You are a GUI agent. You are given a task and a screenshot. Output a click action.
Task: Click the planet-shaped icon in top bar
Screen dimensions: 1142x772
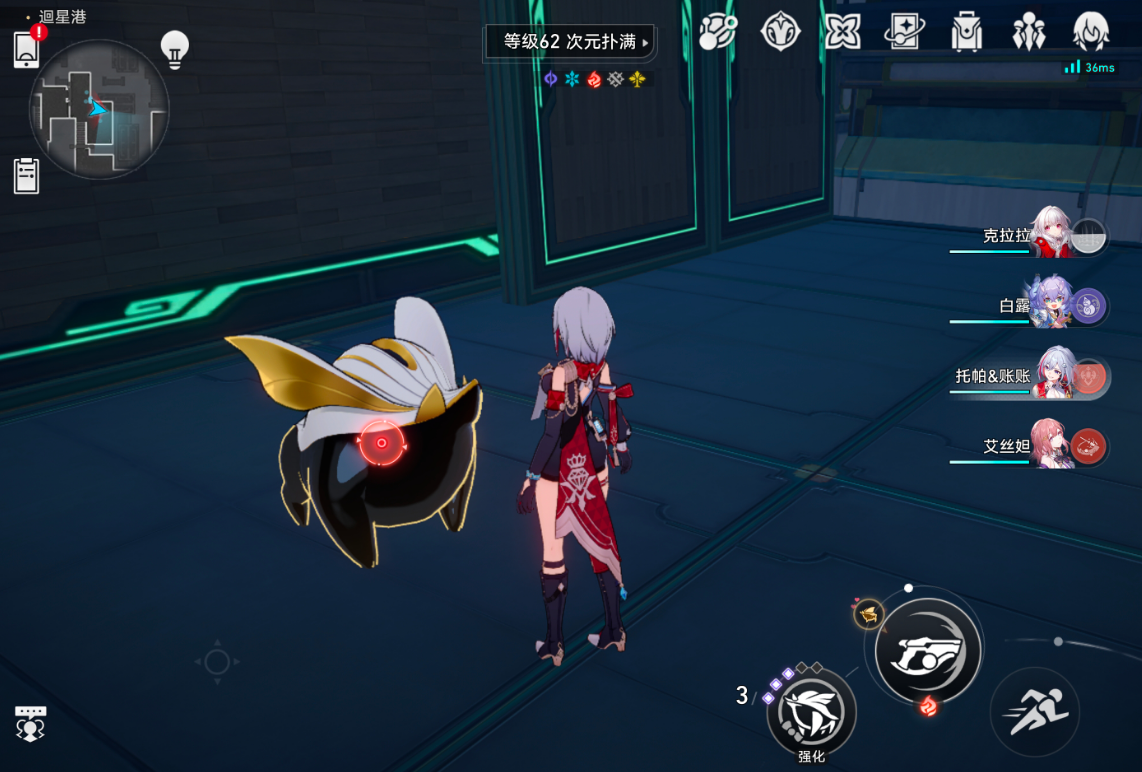pos(718,32)
